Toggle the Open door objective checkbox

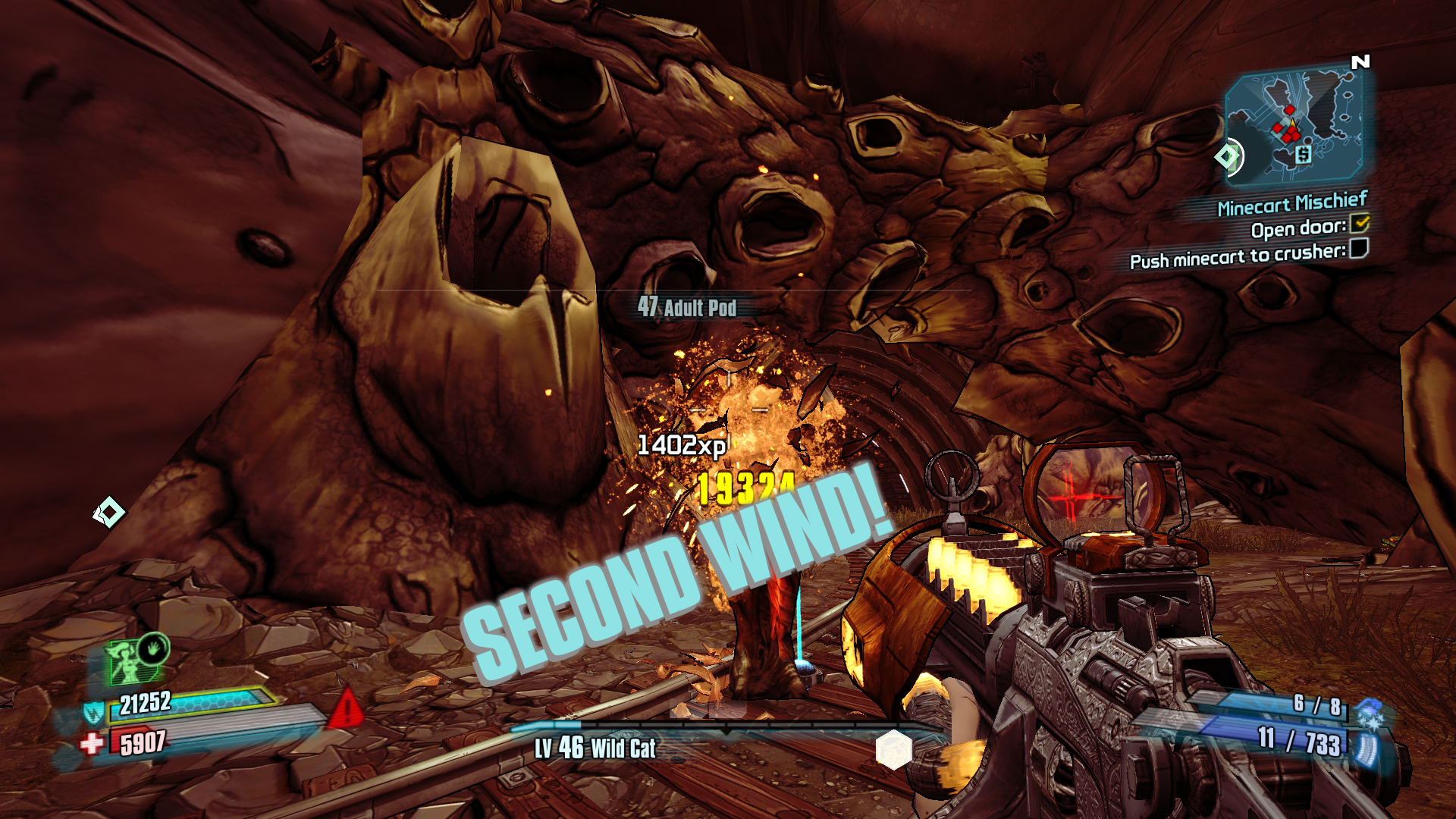coord(1360,223)
